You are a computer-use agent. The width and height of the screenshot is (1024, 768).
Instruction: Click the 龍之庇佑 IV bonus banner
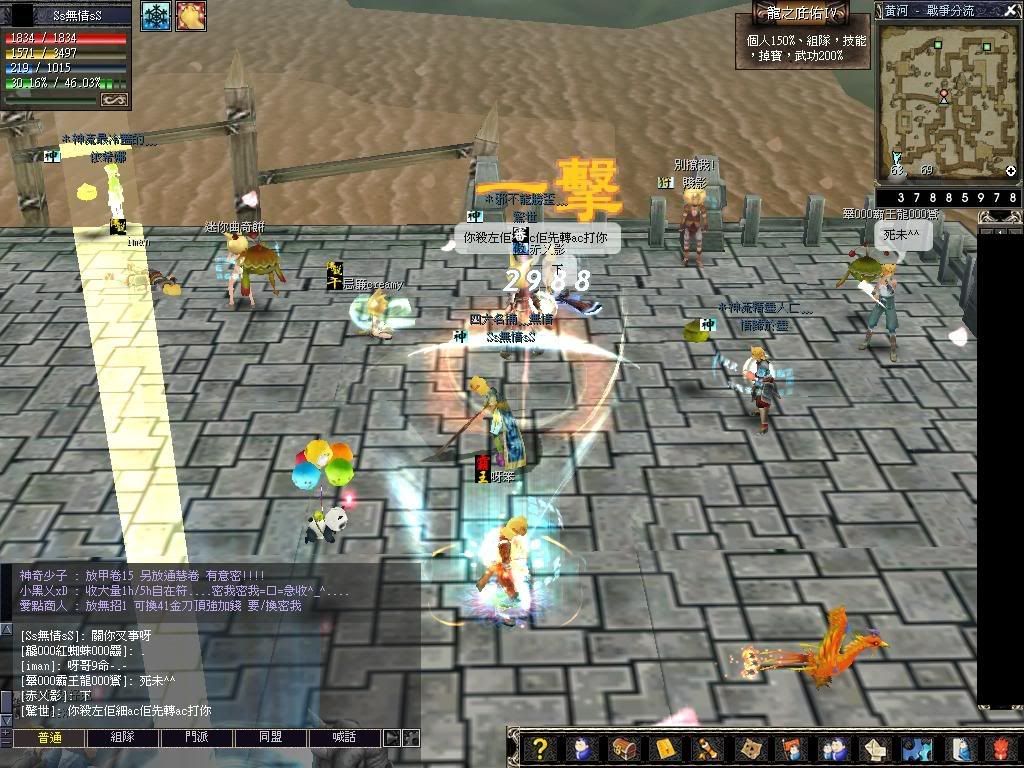801,12
